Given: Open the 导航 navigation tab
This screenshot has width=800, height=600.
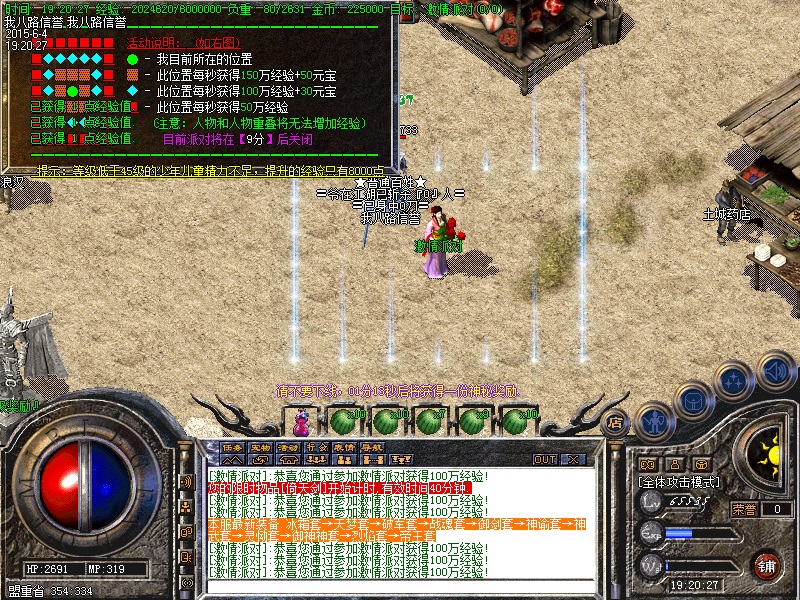Looking at the screenshot, I should 373,447.
